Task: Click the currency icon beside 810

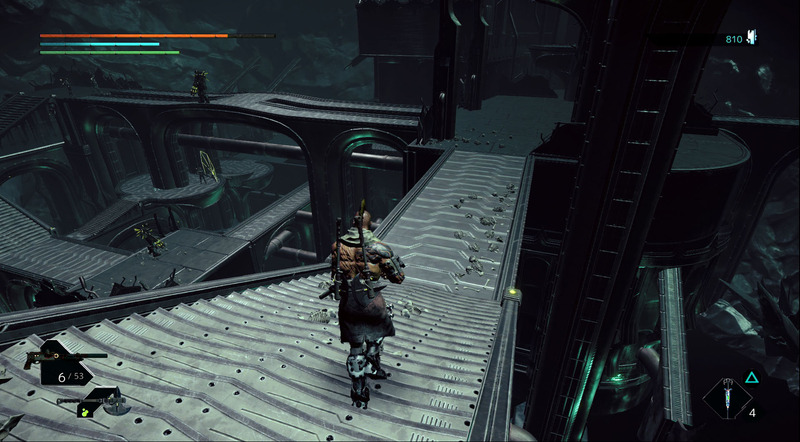Action: coord(751,38)
